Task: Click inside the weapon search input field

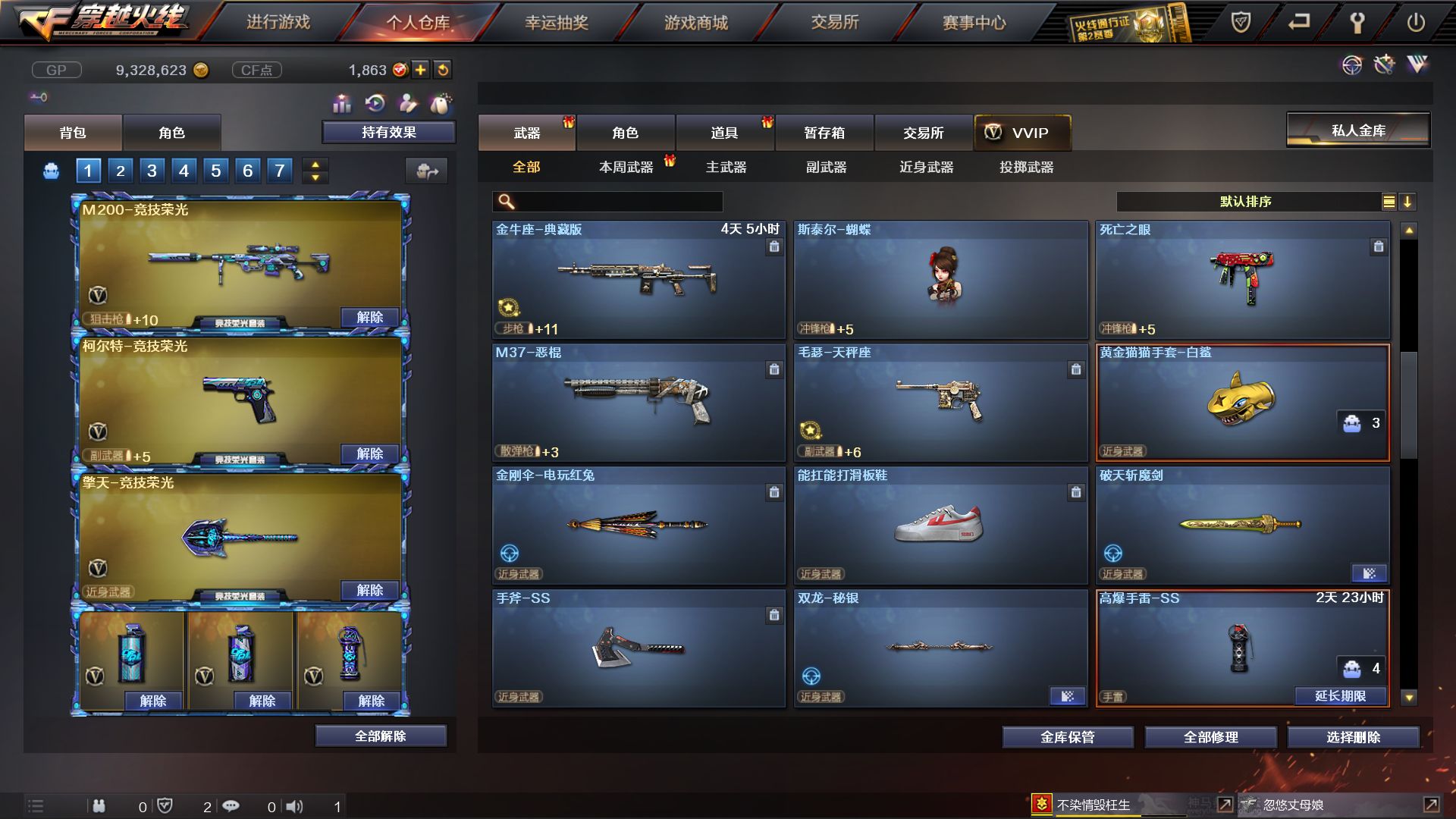Action: (x=607, y=202)
